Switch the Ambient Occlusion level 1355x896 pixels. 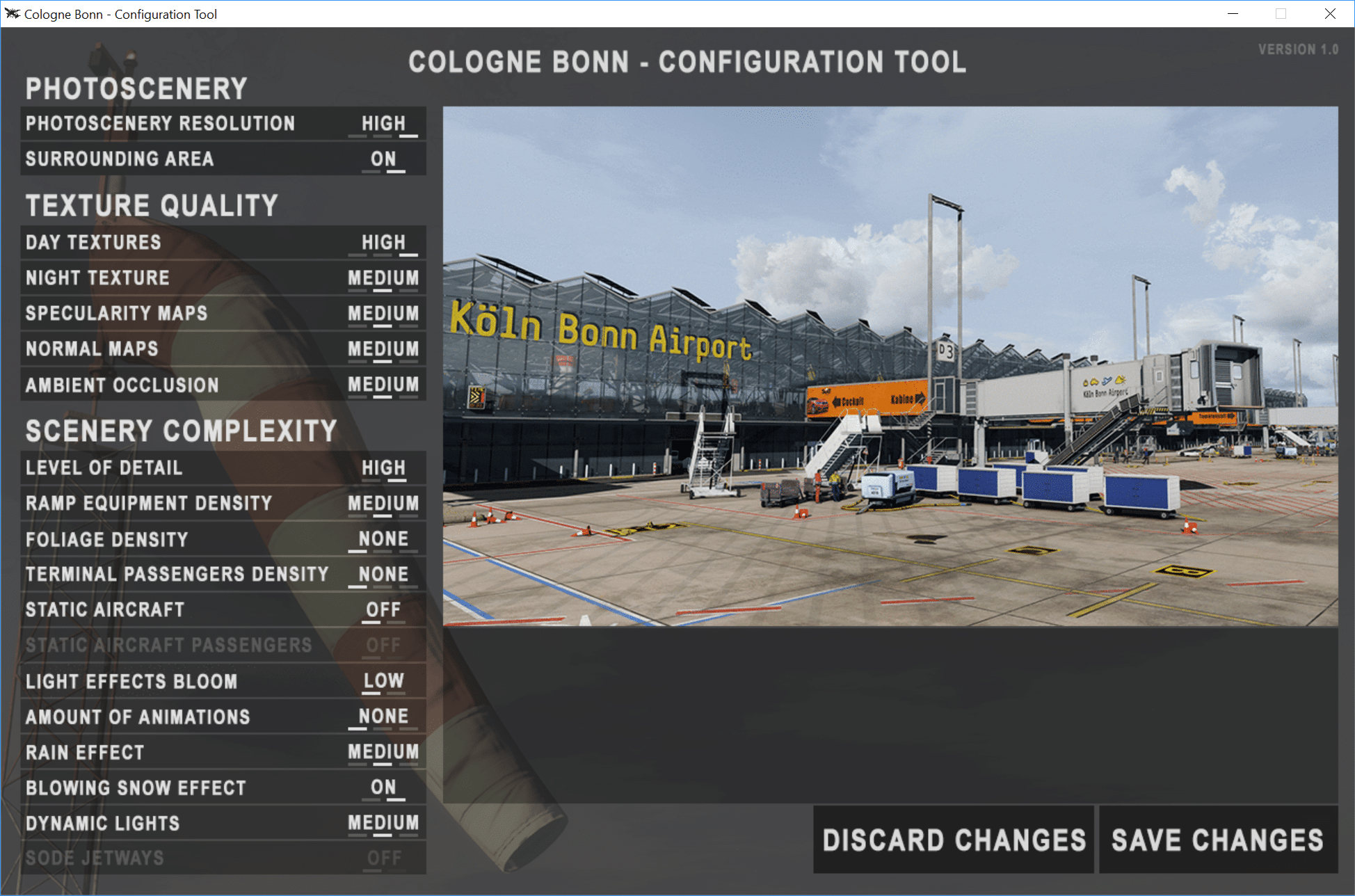(383, 385)
